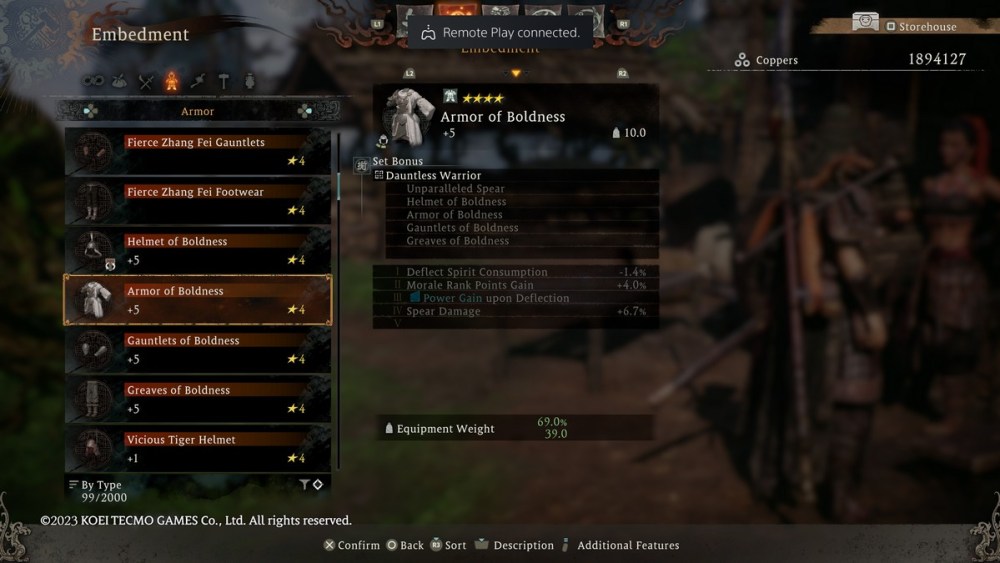Open the pouch category tab
1000x563 pixels.
[x=120, y=81]
